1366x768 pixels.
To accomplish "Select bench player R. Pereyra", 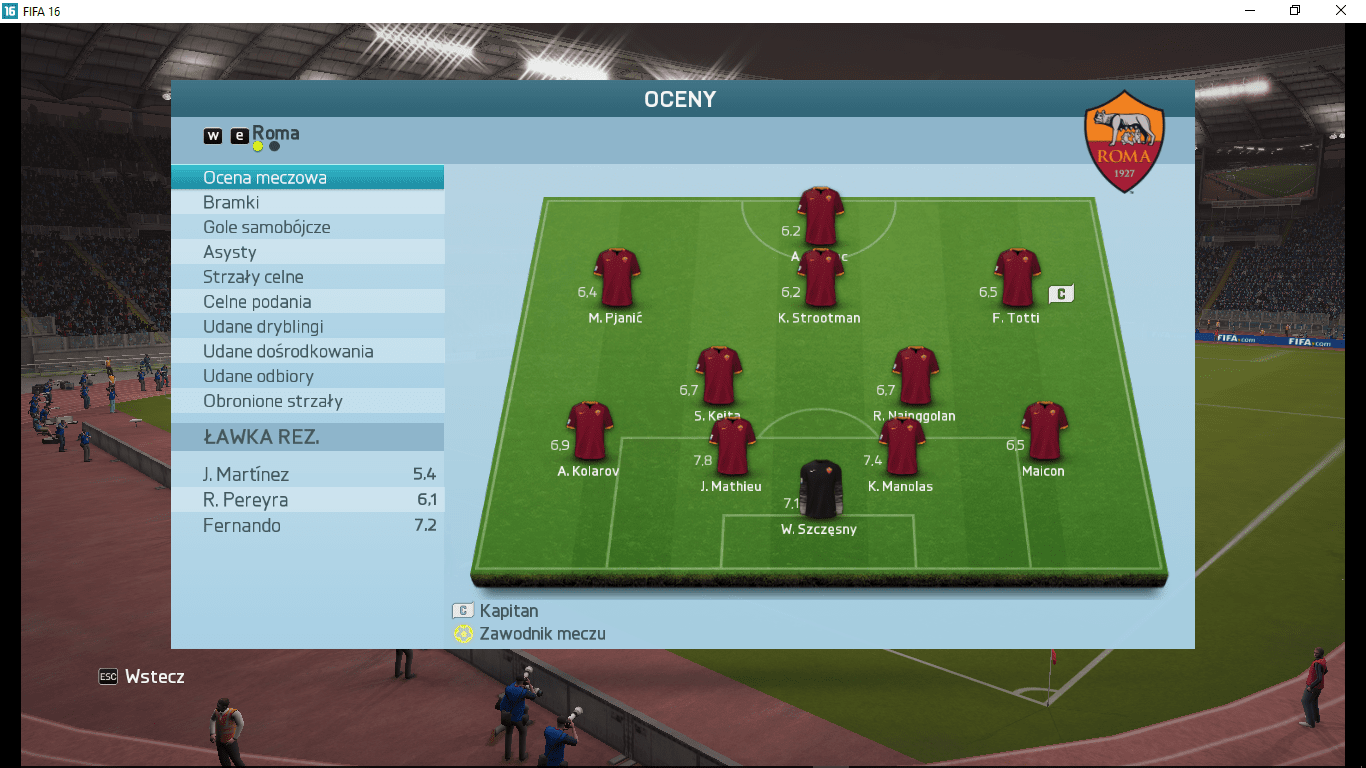I will 307,500.
